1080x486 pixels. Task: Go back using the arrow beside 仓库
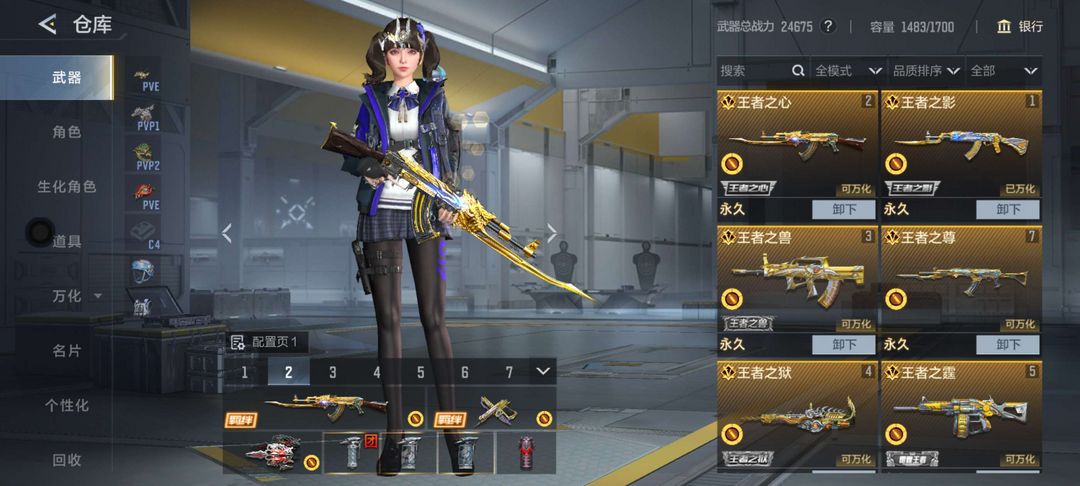coord(46,25)
